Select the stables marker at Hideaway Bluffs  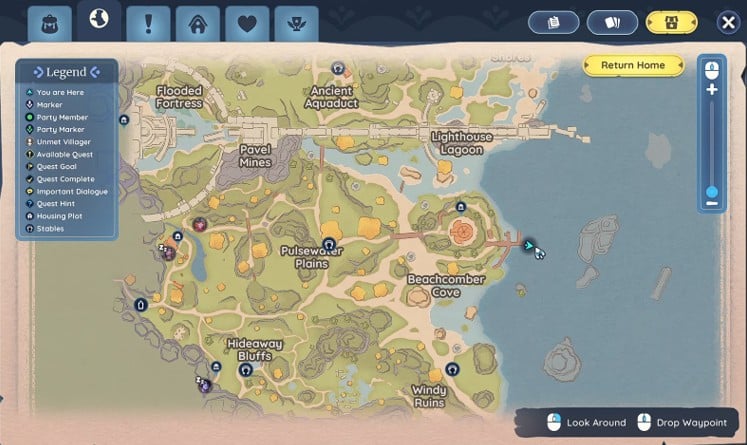[245, 369]
